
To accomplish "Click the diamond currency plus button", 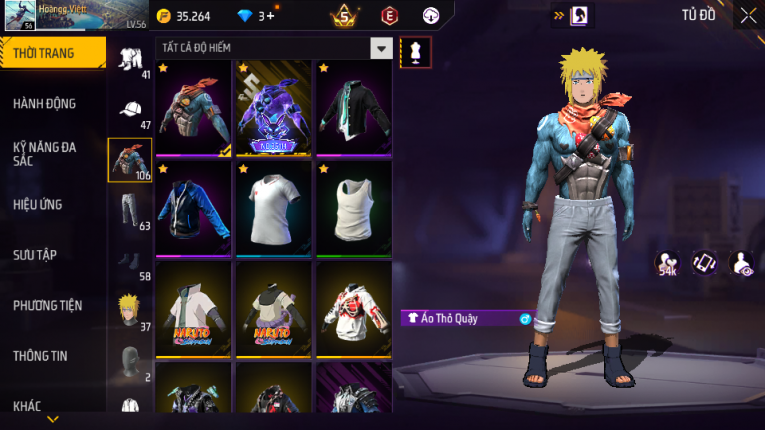I will click(x=270, y=15).
